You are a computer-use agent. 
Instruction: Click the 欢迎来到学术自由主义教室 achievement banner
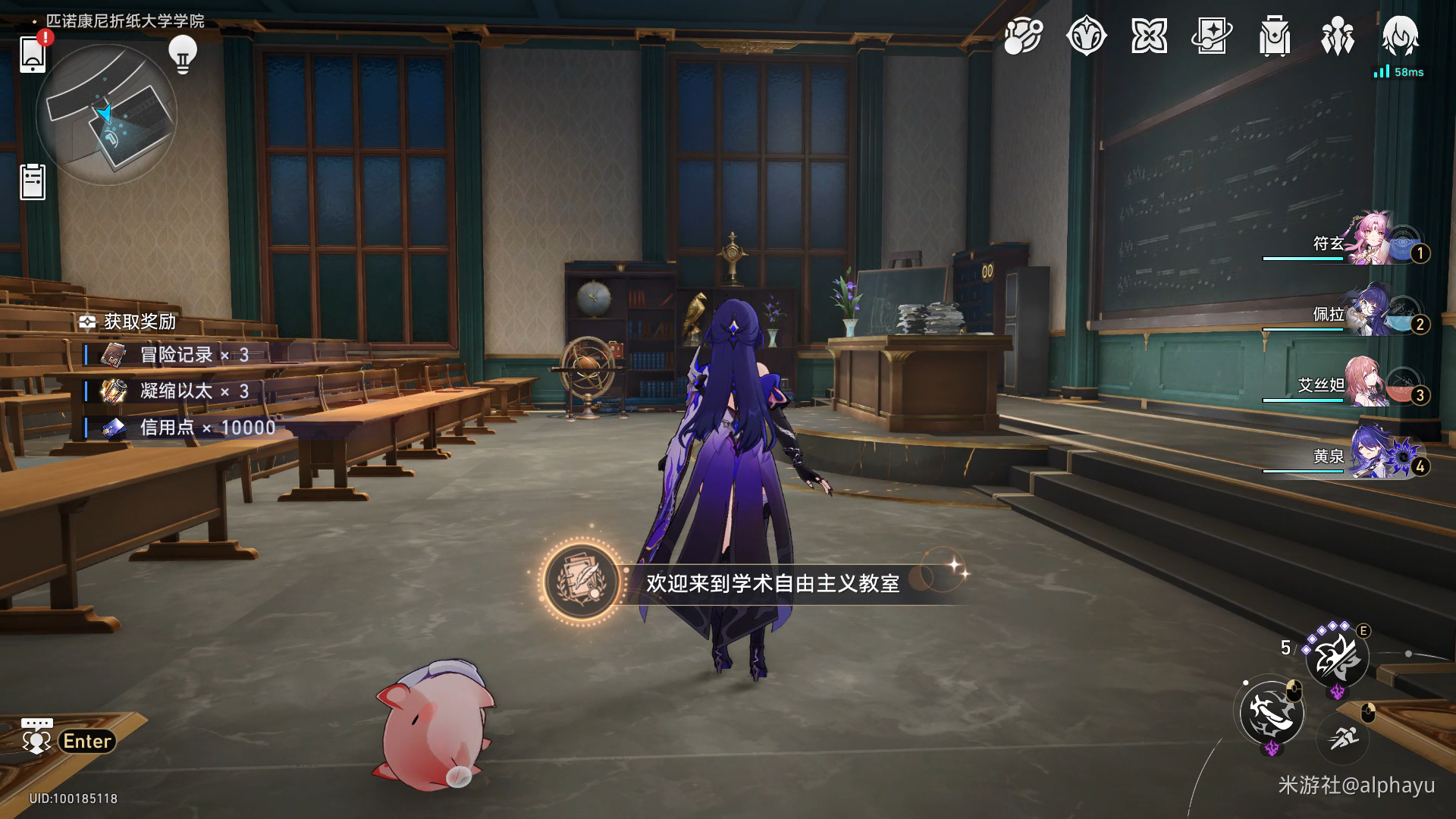coord(758,582)
